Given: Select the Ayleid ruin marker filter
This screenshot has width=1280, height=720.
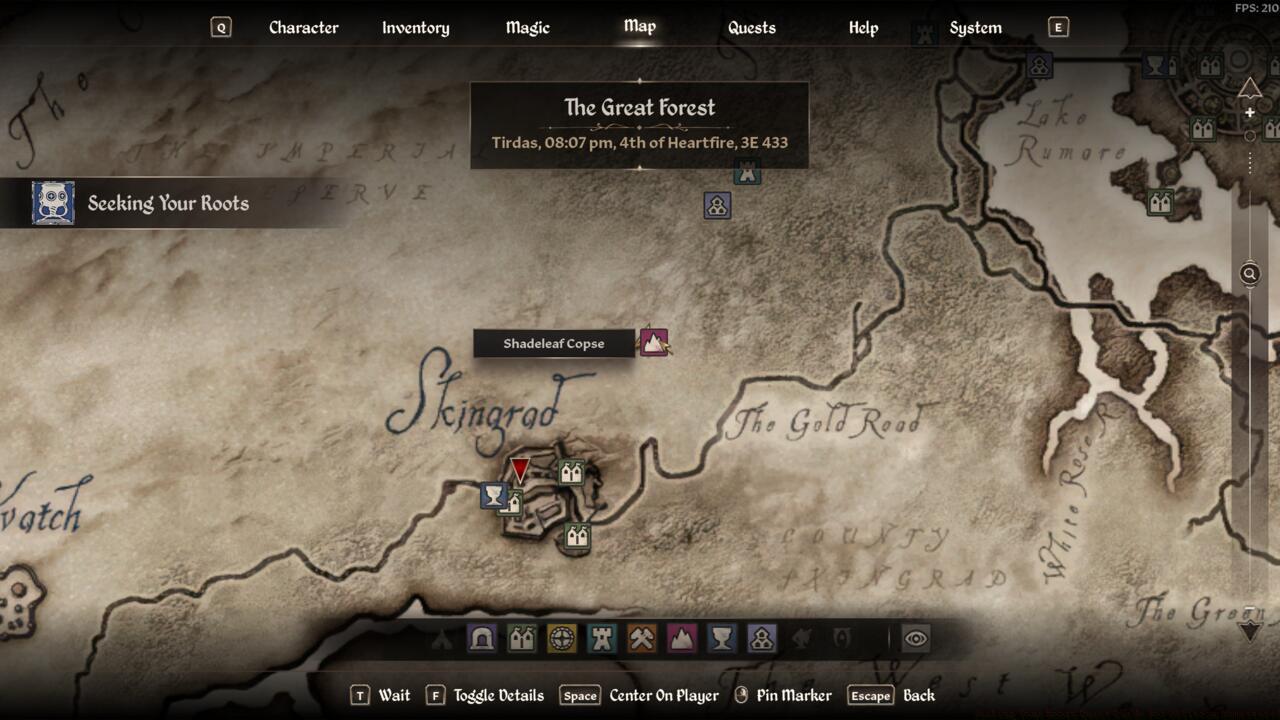Looking at the screenshot, I should [561, 637].
